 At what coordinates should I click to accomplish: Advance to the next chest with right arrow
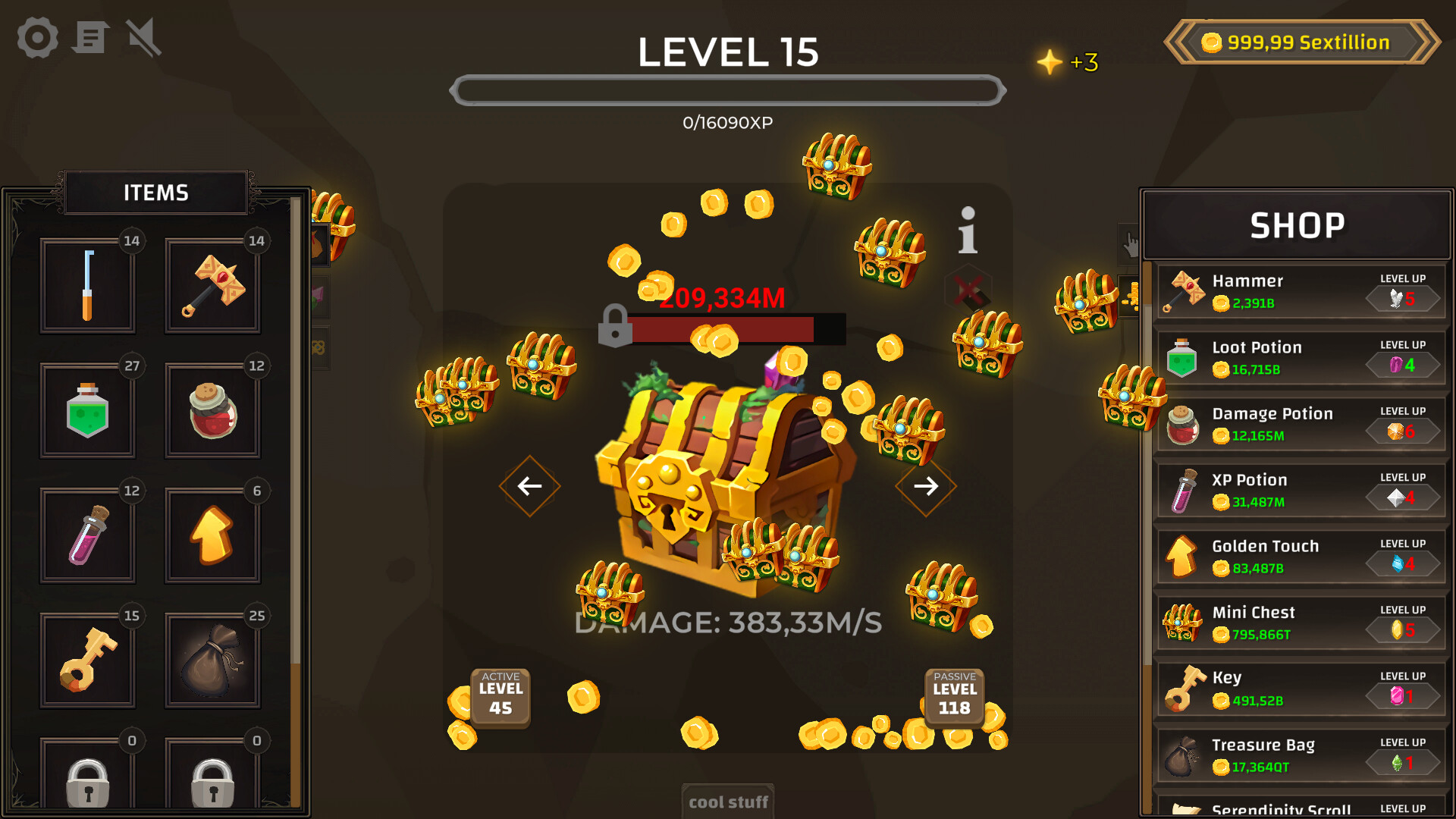pos(926,486)
